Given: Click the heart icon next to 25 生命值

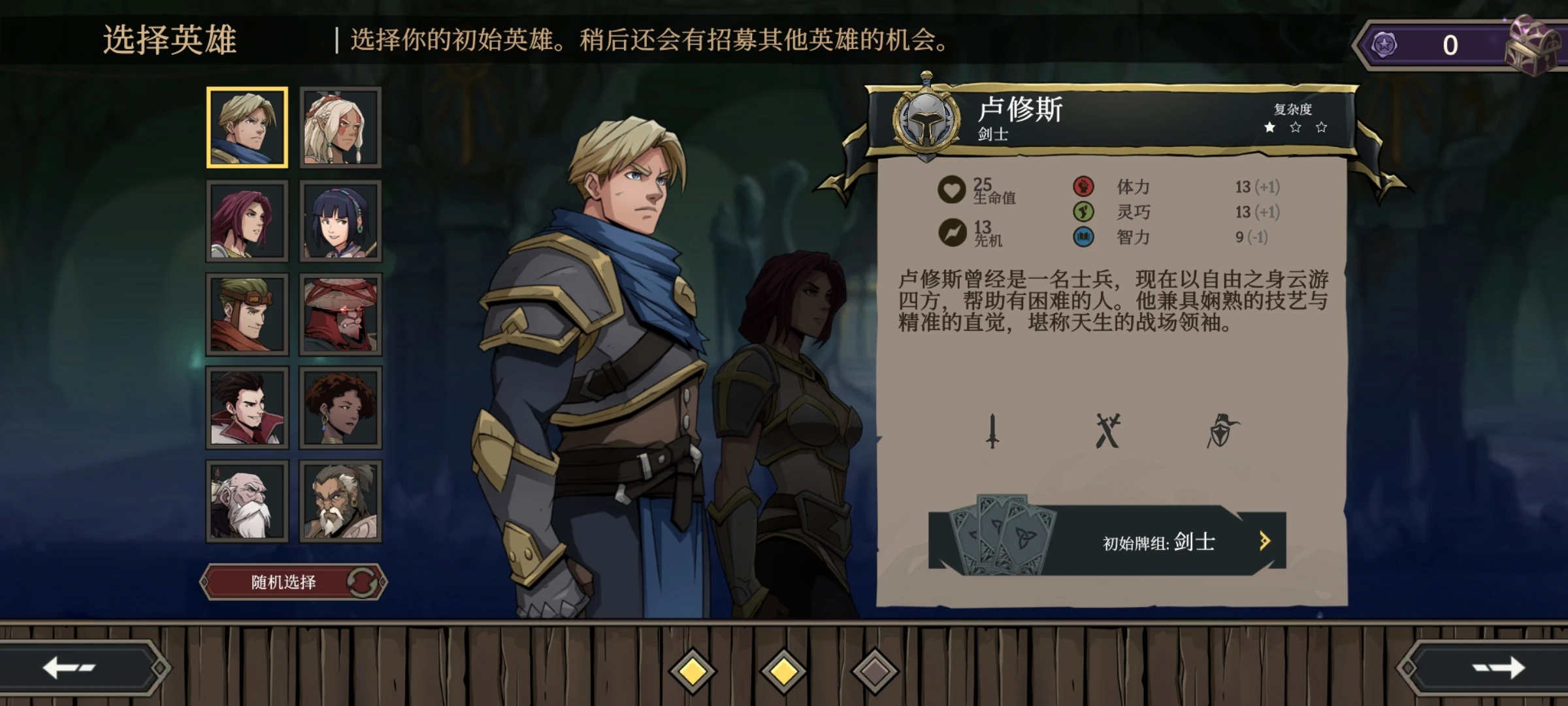Looking at the screenshot, I should pyautogui.click(x=951, y=189).
